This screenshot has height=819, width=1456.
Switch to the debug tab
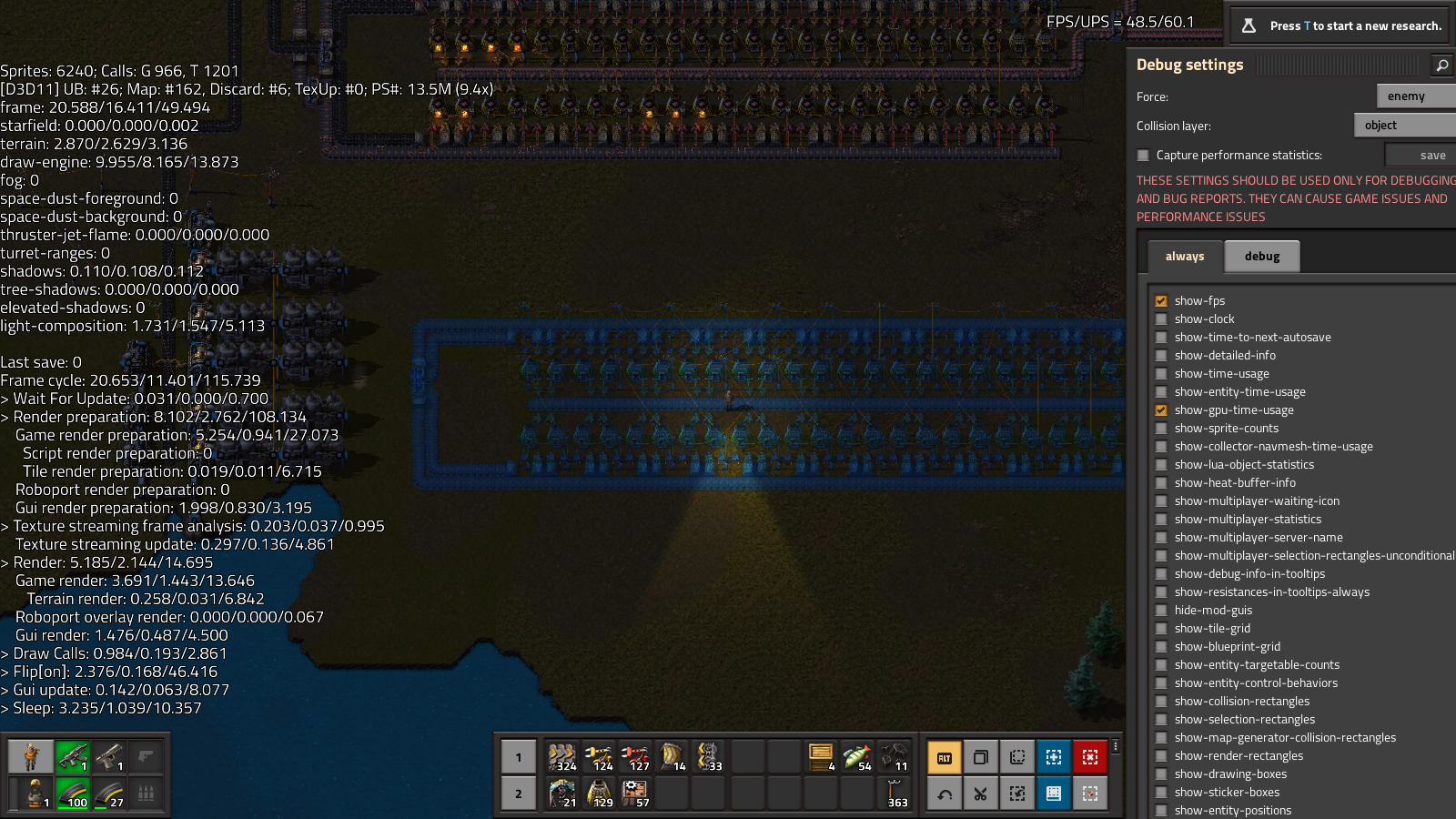click(1261, 257)
